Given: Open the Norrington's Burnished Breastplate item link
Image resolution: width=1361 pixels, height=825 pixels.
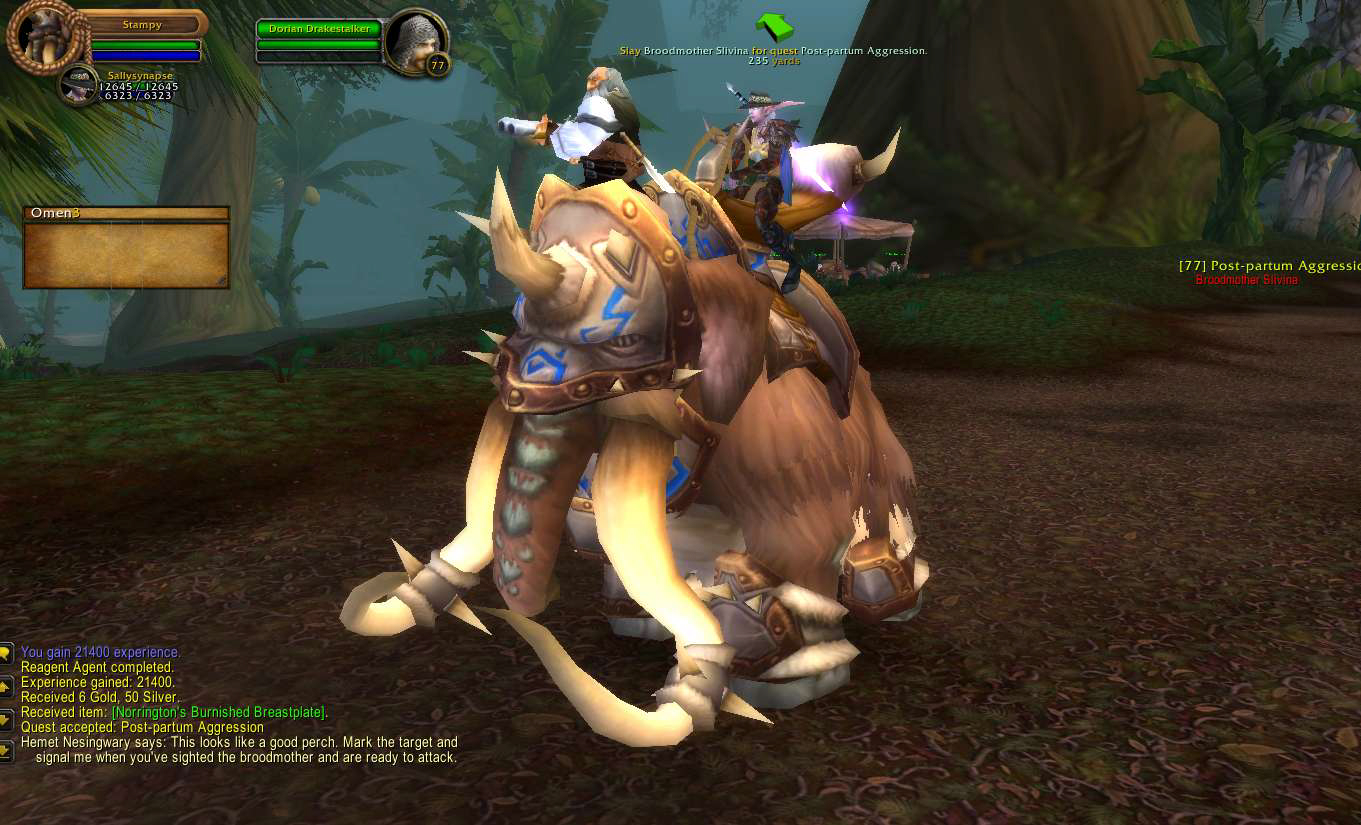Looking at the screenshot, I should tap(219, 712).
